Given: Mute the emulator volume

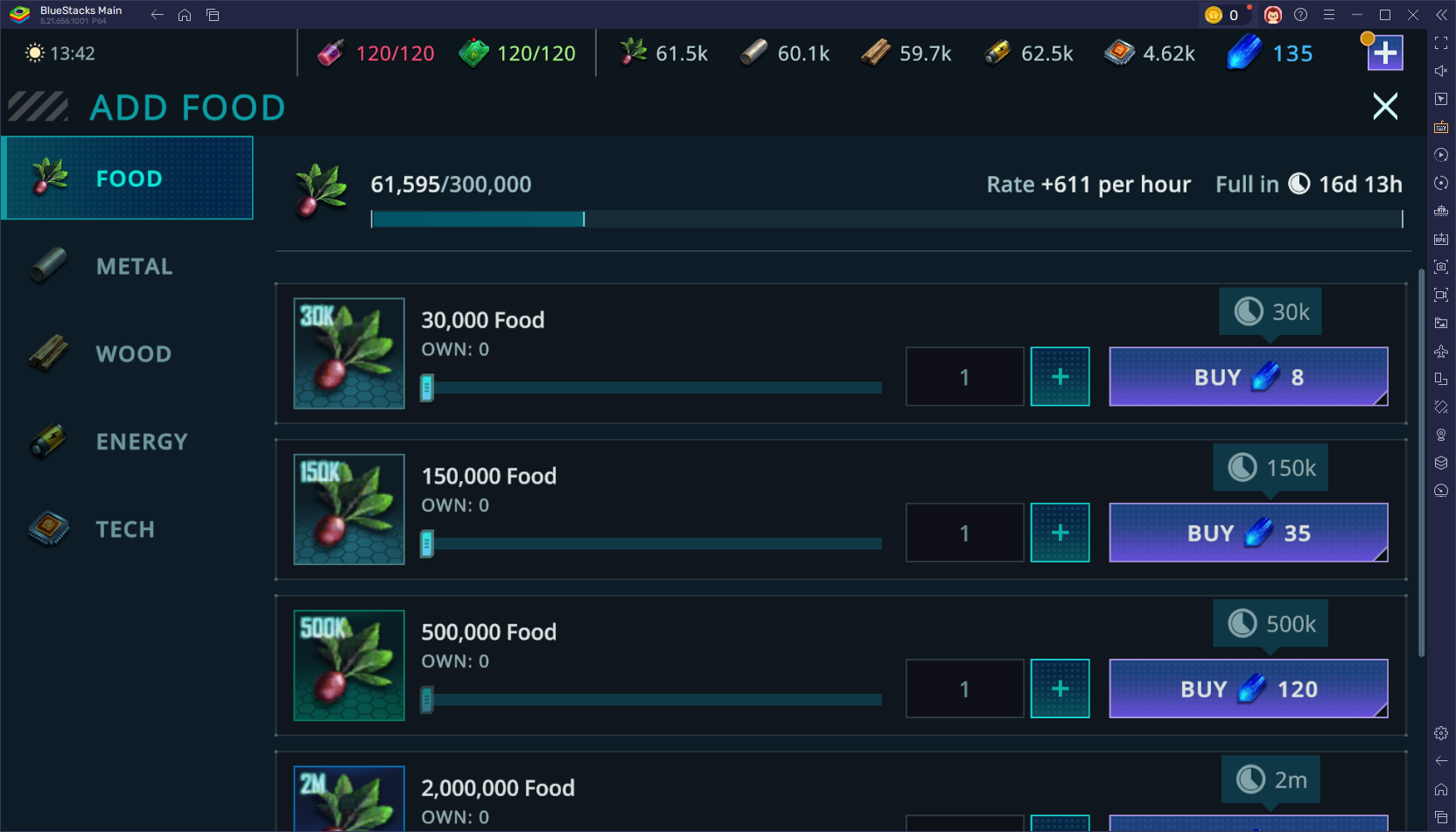Looking at the screenshot, I should click(x=1441, y=71).
